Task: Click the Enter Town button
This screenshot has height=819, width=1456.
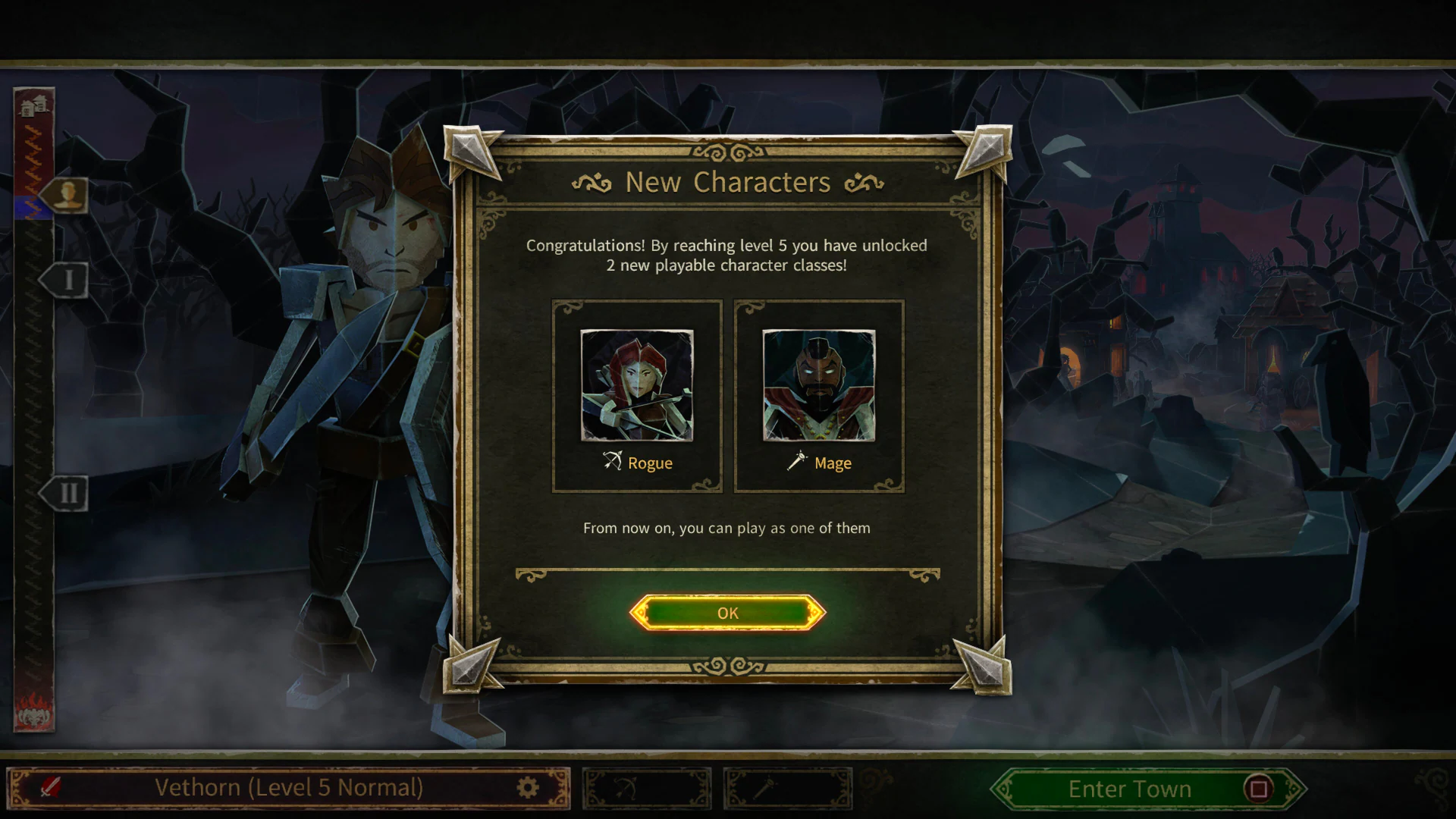Action: click(1128, 789)
